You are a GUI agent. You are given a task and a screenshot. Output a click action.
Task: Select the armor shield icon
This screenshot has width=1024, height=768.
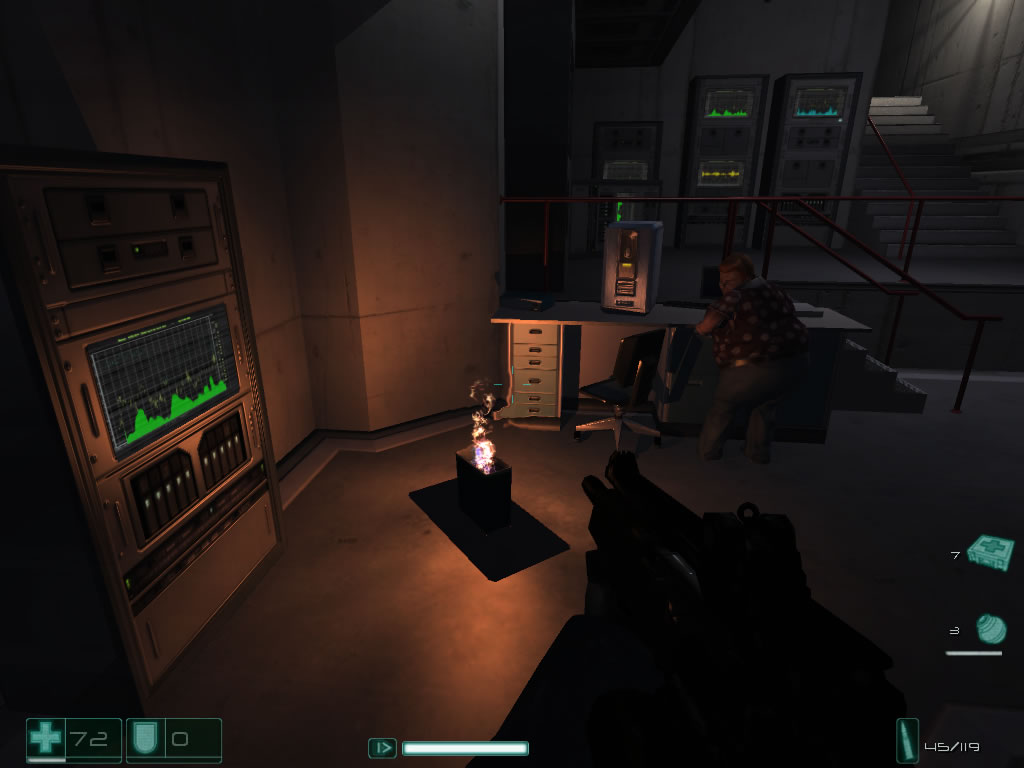pyautogui.click(x=142, y=740)
